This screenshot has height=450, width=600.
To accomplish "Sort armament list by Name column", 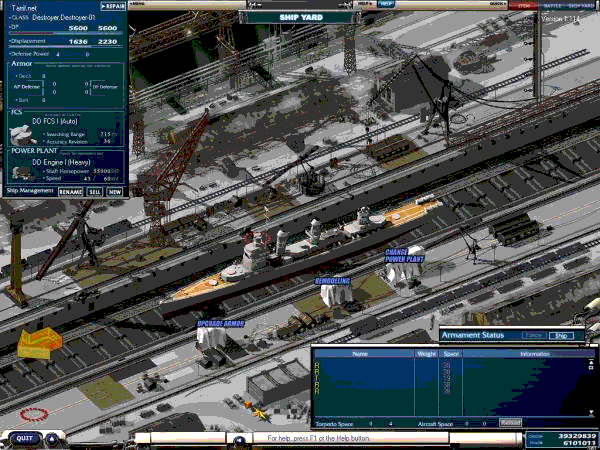I will pyautogui.click(x=360, y=353).
